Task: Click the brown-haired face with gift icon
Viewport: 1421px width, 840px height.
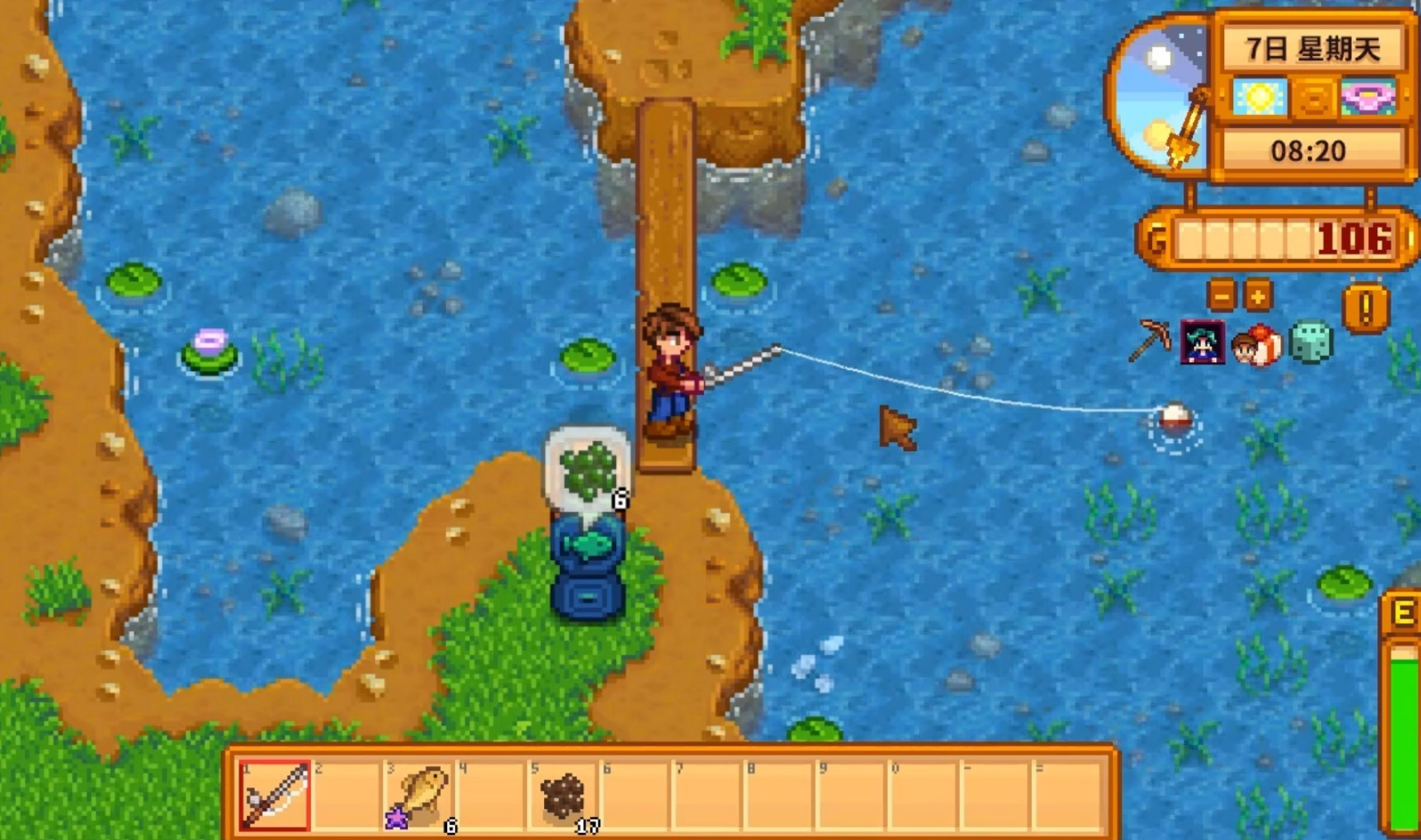Action: 1256,344
